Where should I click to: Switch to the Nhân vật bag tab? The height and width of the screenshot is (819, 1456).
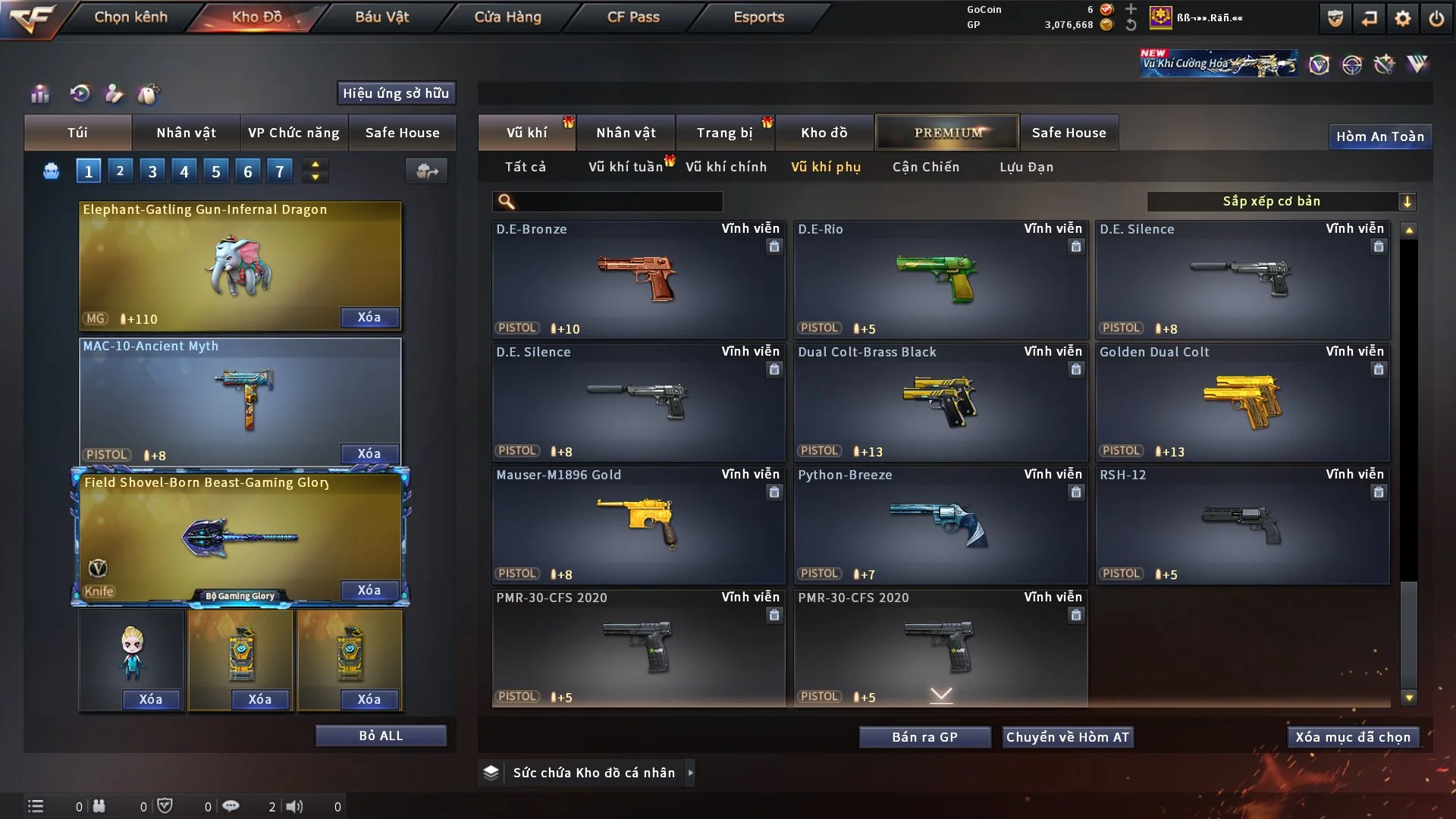click(x=186, y=133)
